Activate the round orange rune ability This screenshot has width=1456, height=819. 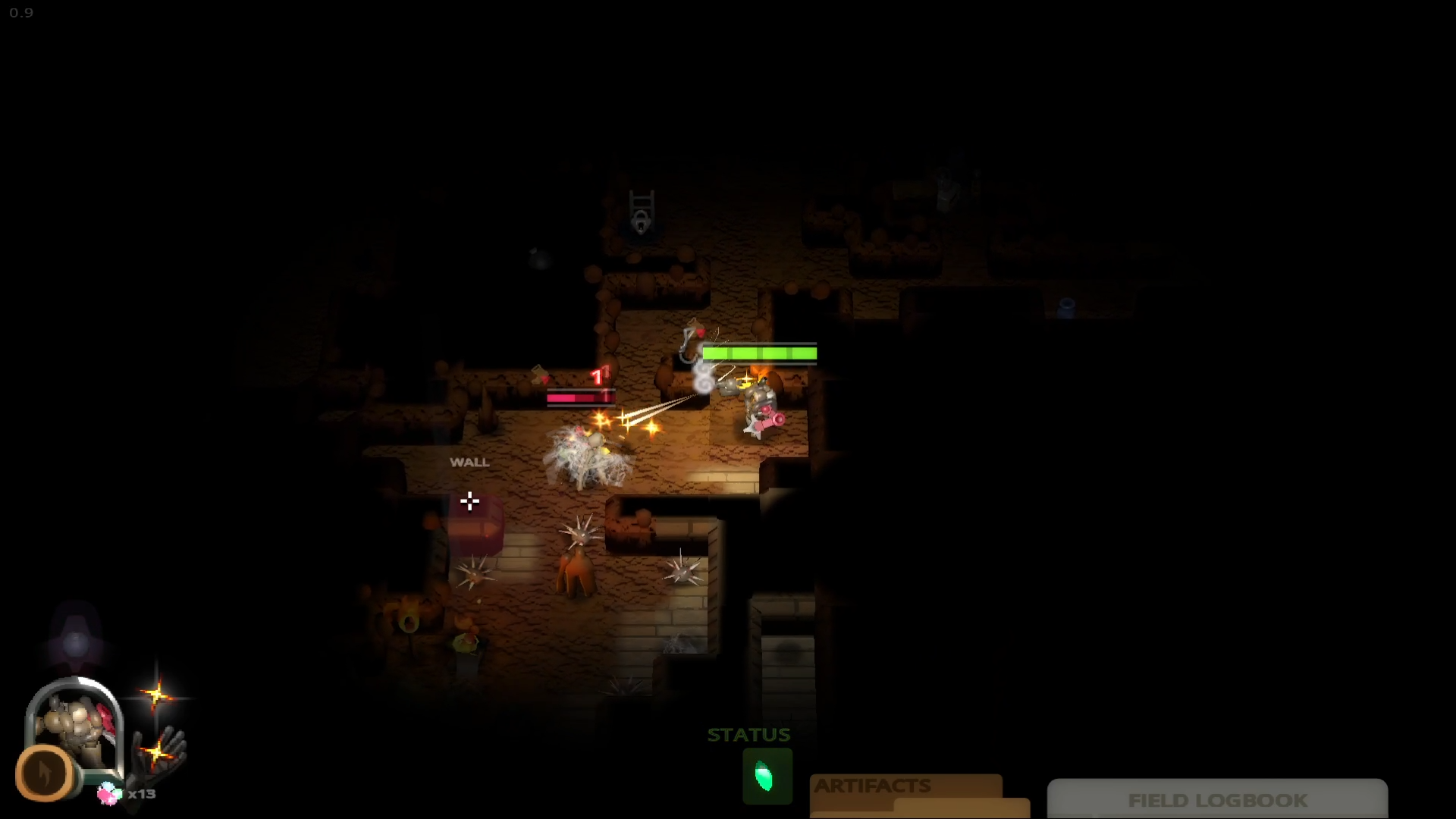tap(45, 773)
